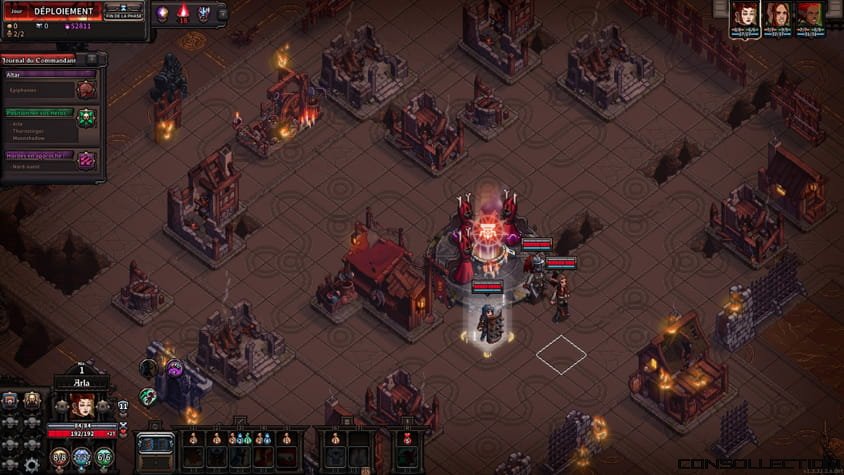Viewport: 844px width, 475px height.
Task: Select the blue winged crest icon
Action: (204, 14)
